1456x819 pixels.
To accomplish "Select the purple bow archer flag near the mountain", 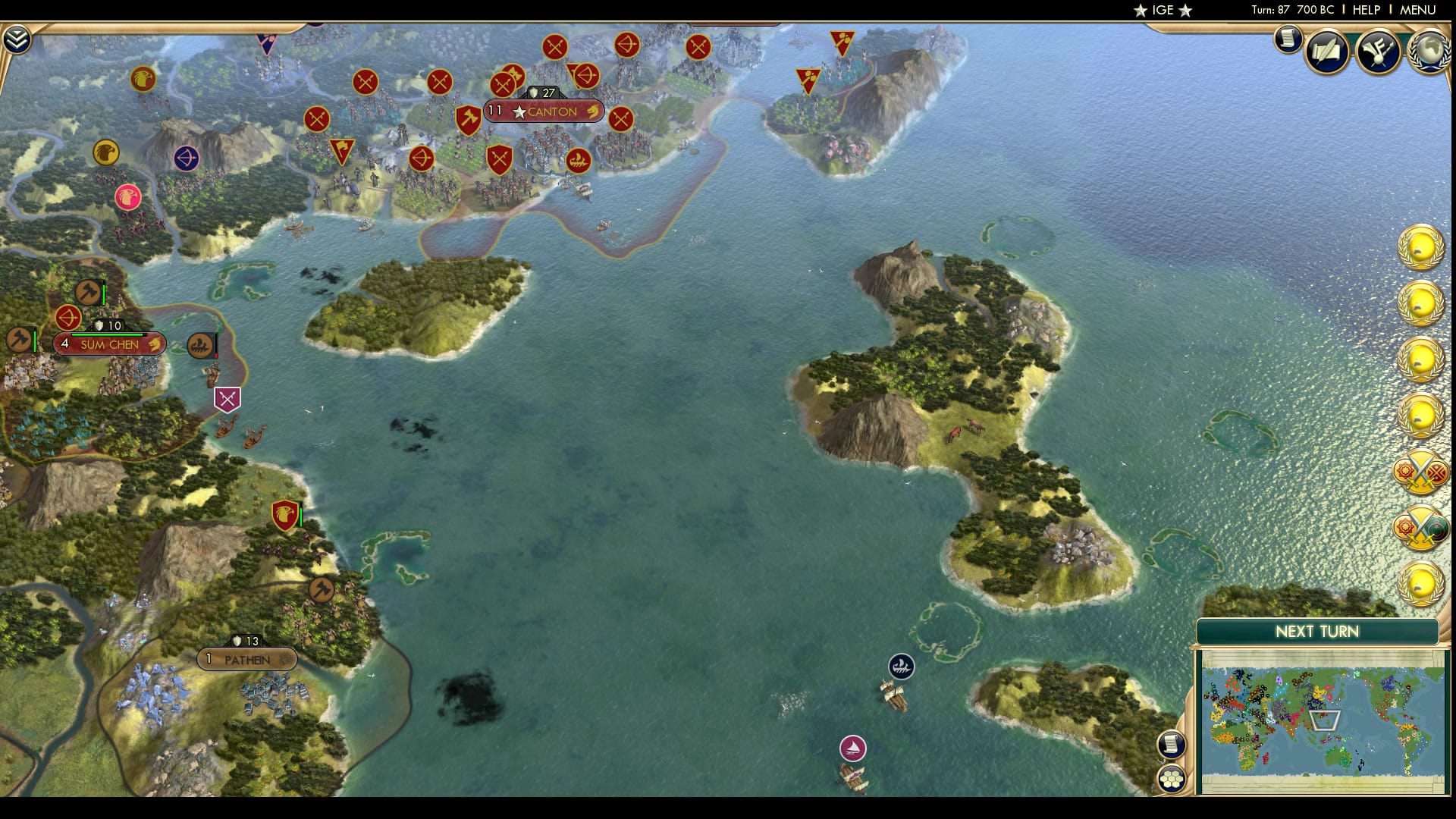I will coord(188,159).
